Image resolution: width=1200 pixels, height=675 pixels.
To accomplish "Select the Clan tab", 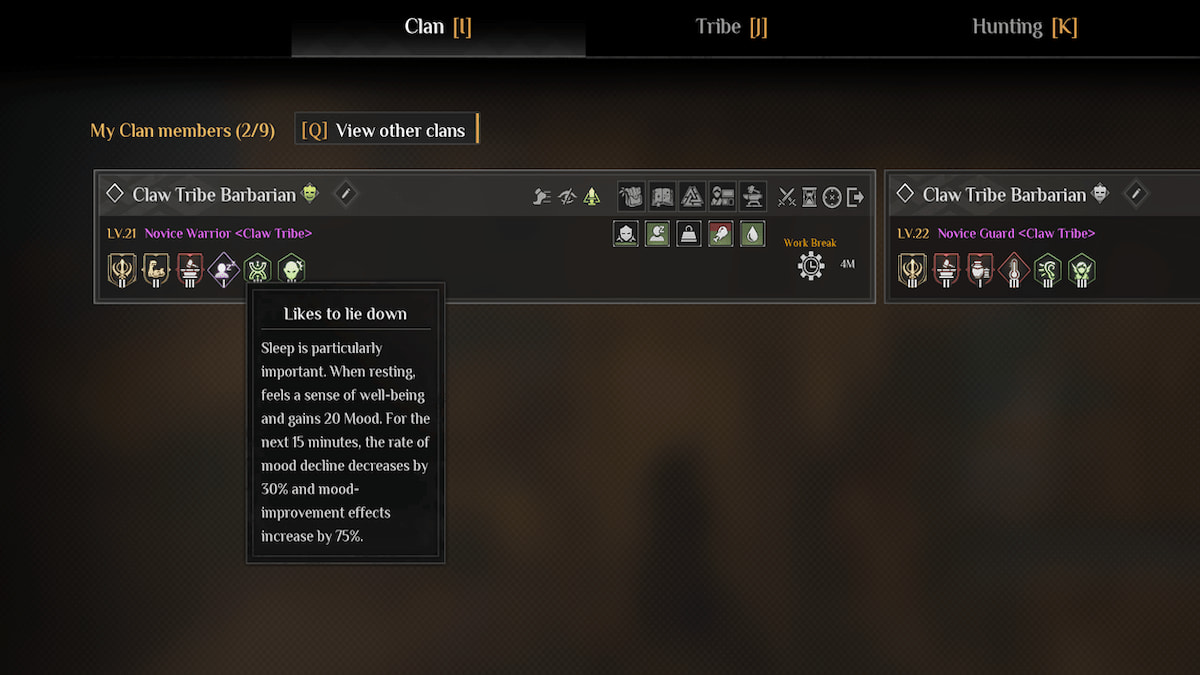I will click(437, 27).
